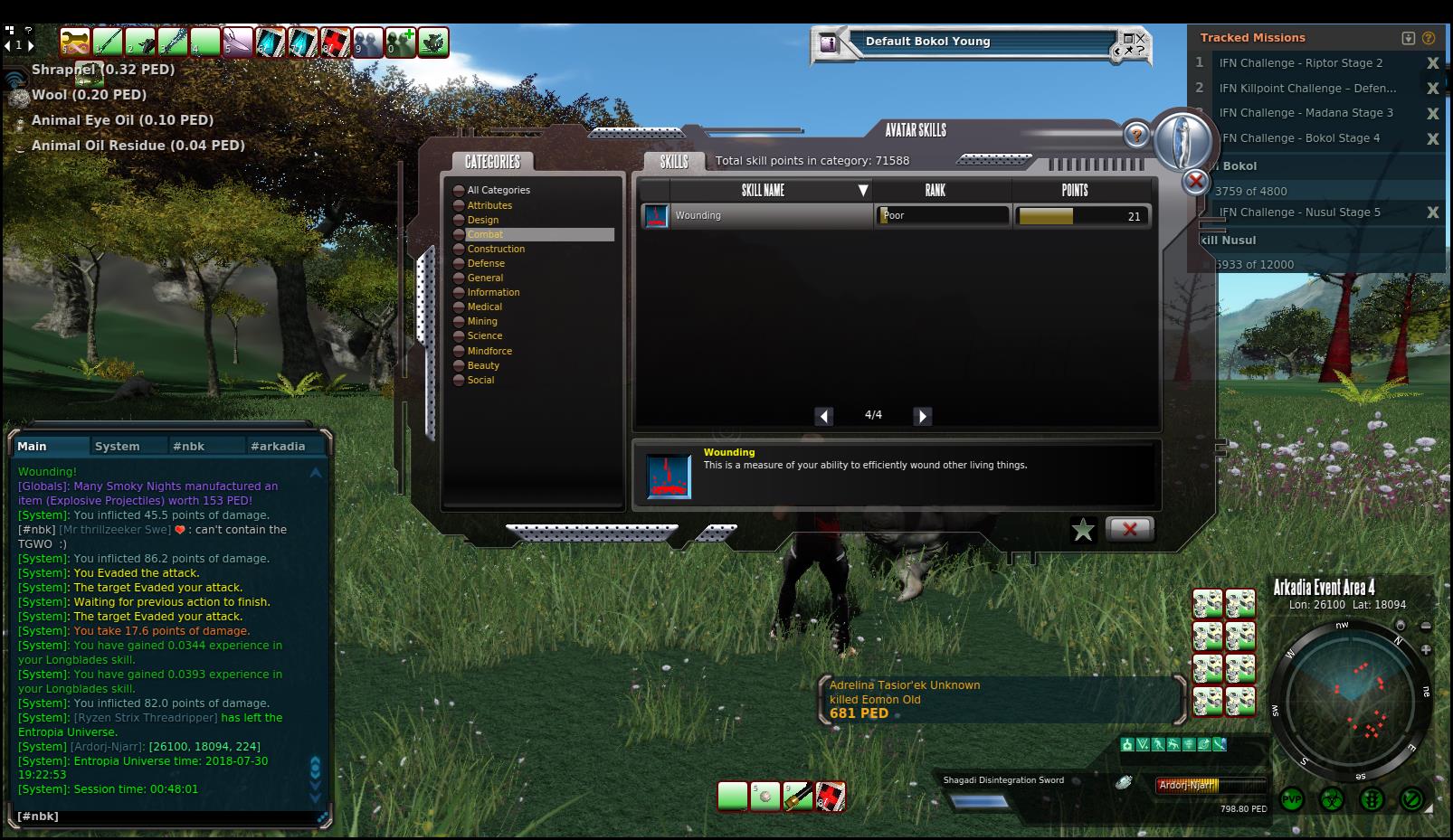Sort skills by Skill Name header
The height and width of the screenshot is (840, 1453).
[763, 191]
